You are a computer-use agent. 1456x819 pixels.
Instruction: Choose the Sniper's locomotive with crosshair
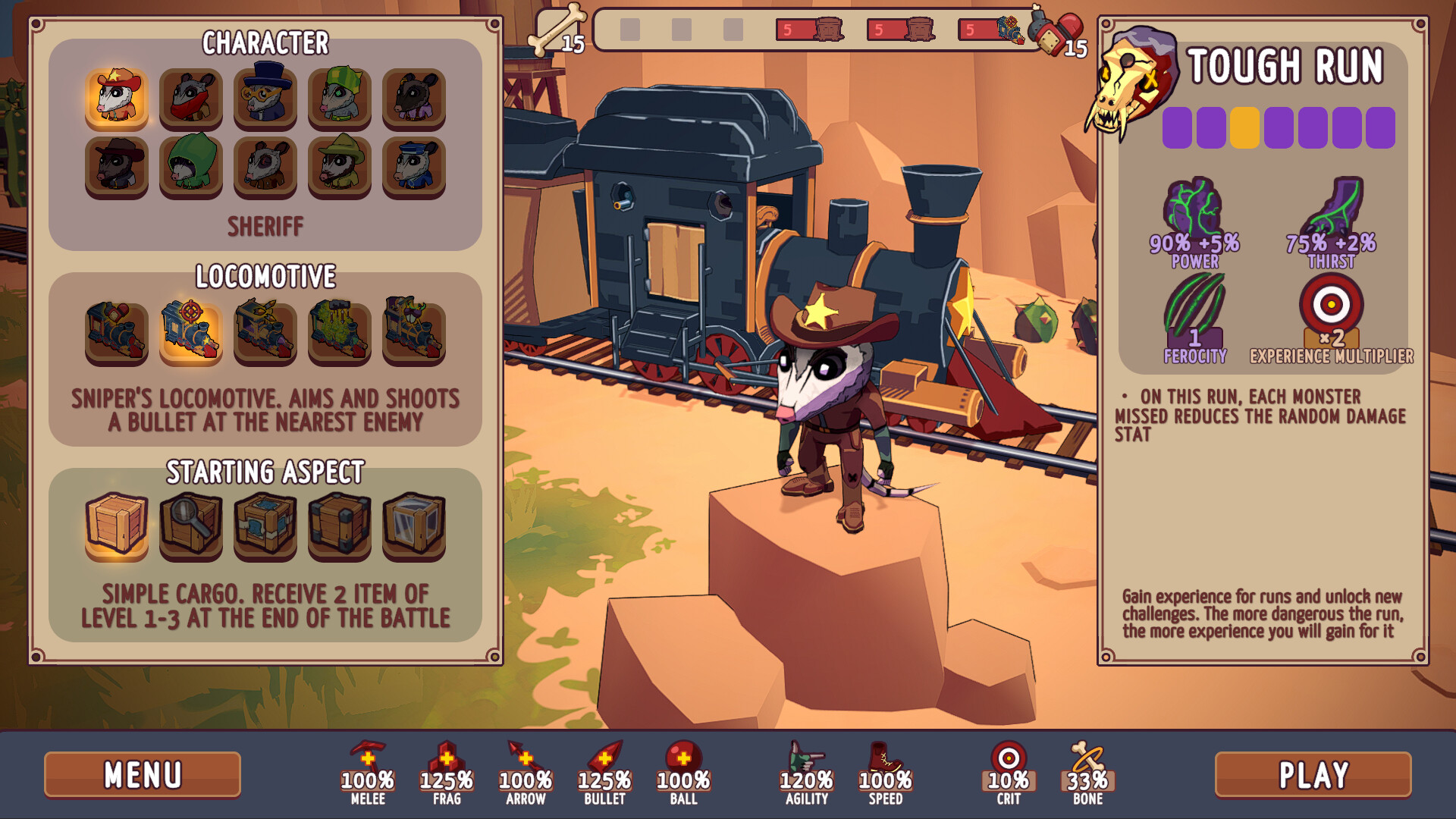tap(190, 331)
